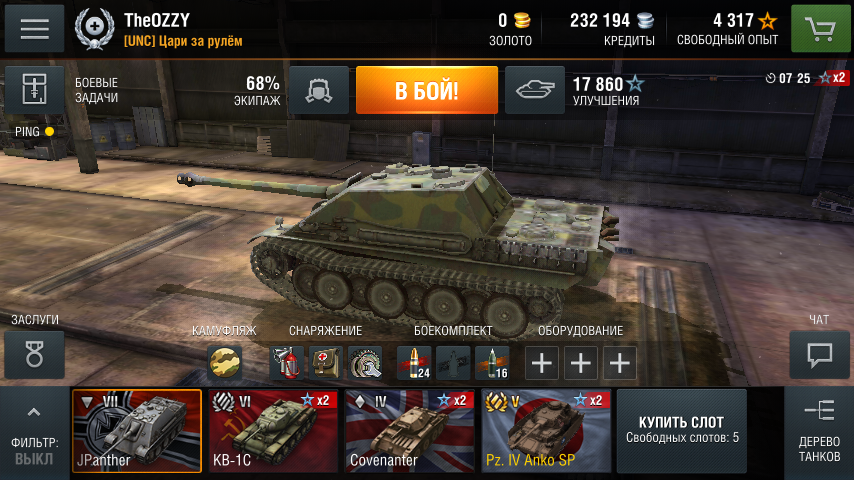Viewport: 854px width, 480px height.
Task: Buy a garage slot (Купить слот)
Action: pyautogui.click(x=682, y=431)
